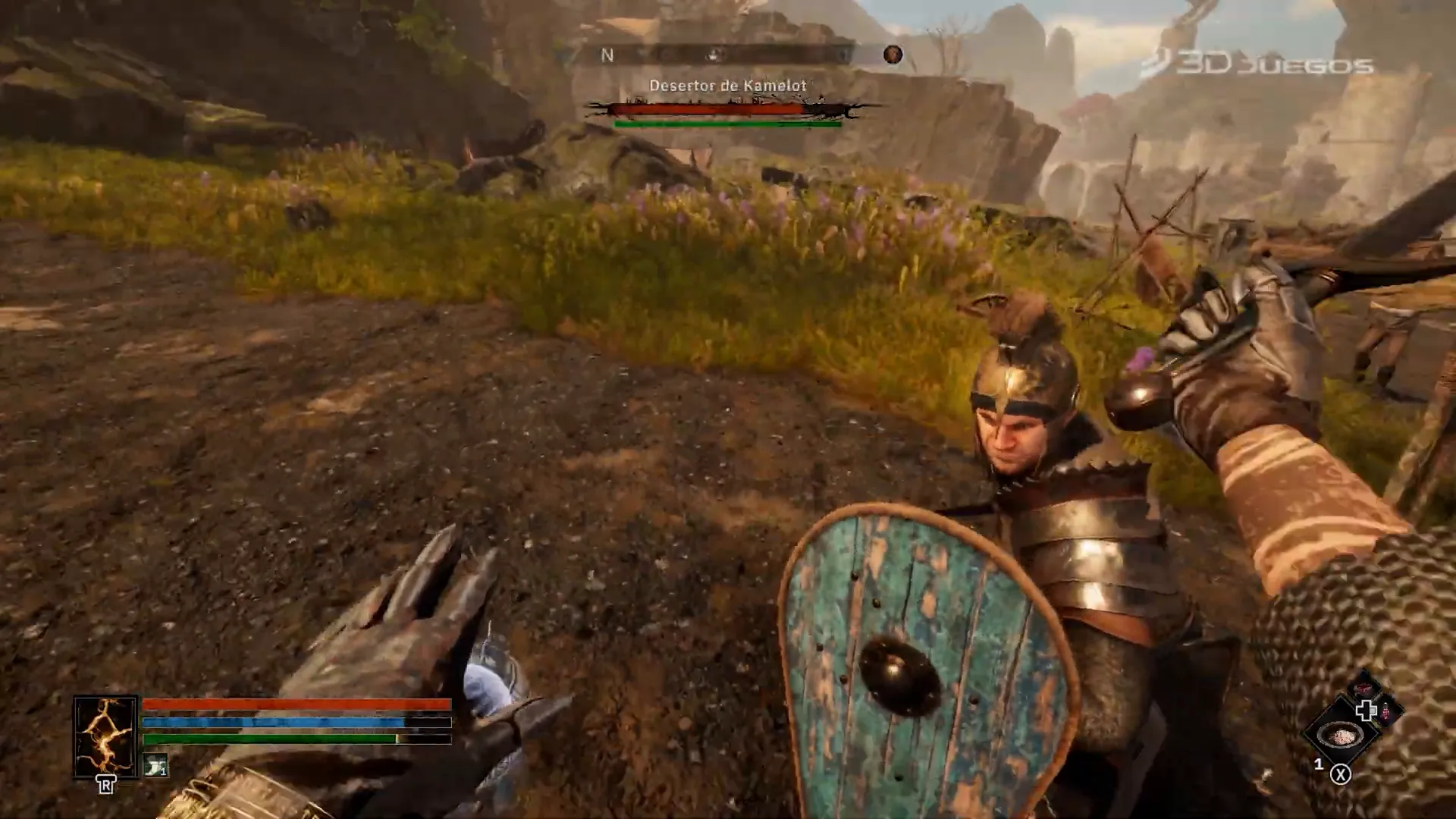The height and width of the screenshot is (819, 1456).
Task: Click the circular enemy marker on the compass right end
Action: tap(892, 55)
